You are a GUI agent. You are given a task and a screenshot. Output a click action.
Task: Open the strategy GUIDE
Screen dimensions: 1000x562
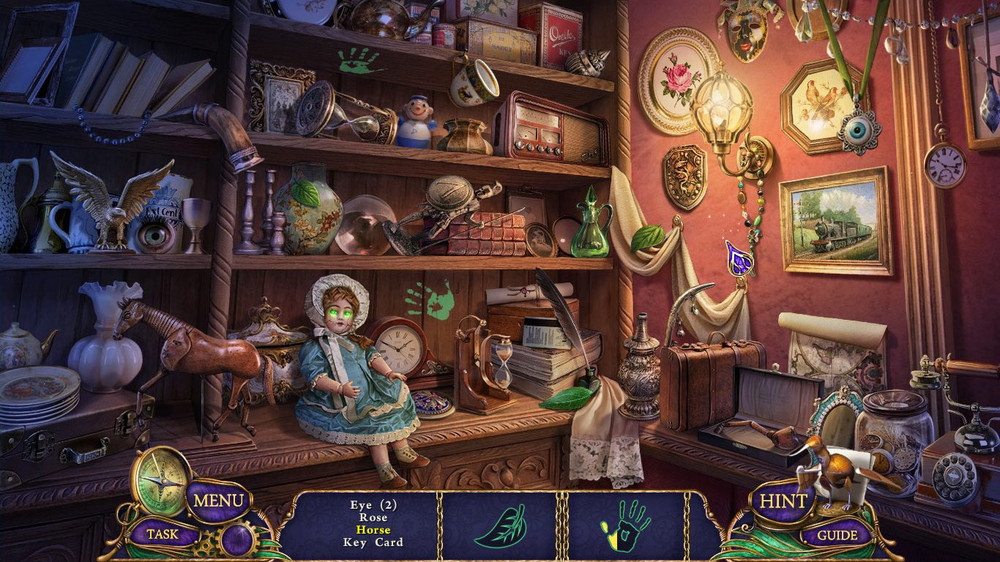point(838,535)
